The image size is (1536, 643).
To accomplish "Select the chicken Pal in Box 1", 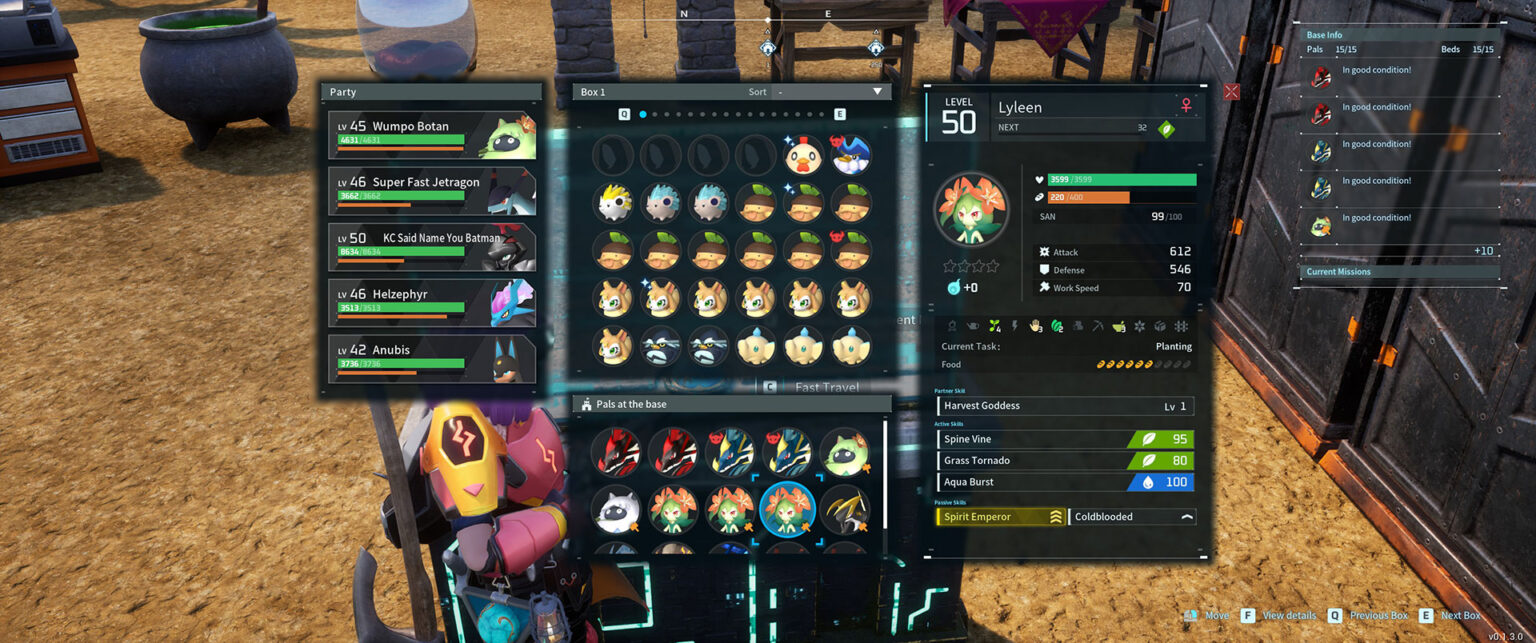I will pyautogui.click(x=803, y=155).
